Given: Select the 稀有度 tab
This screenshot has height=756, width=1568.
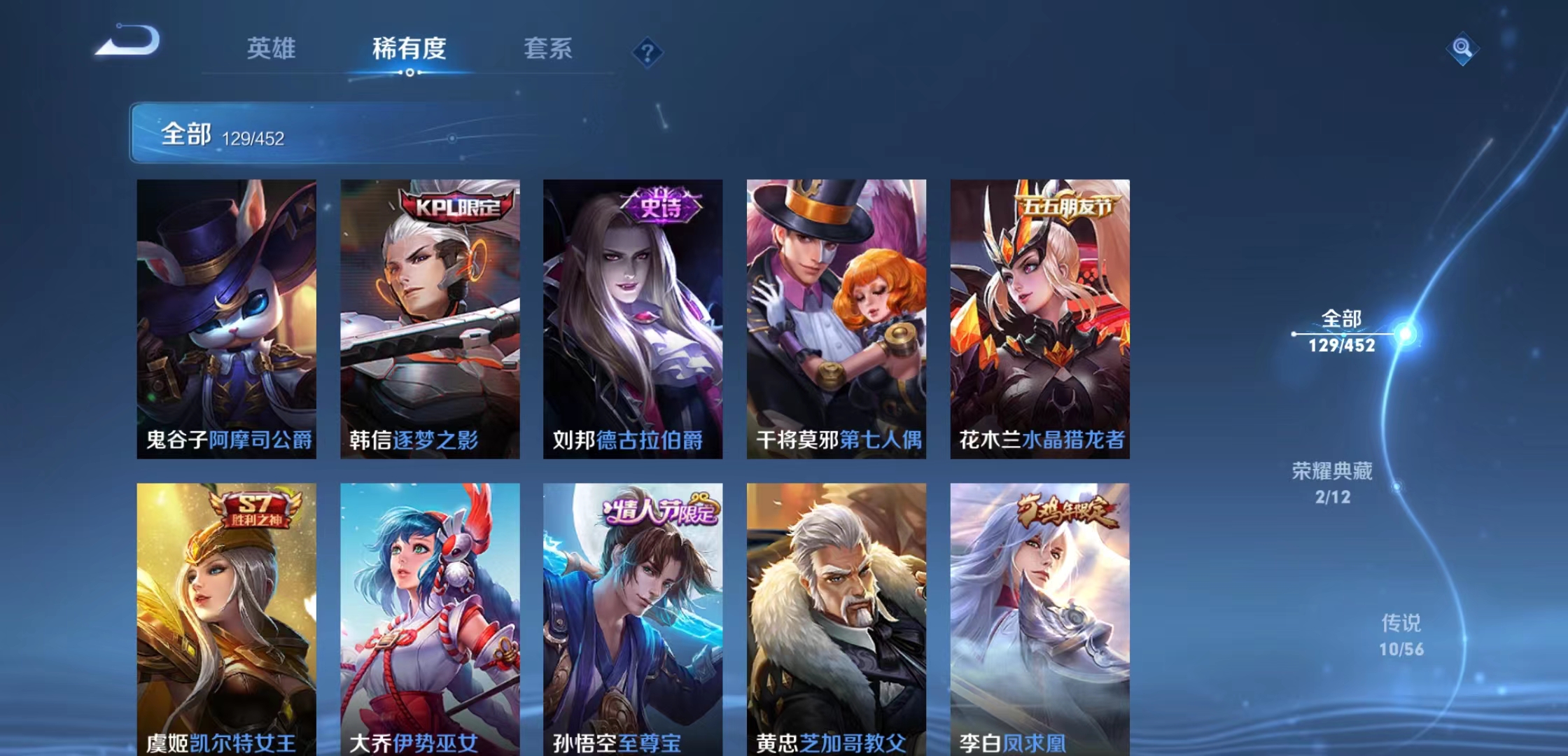Looking at the screenshot, I should click(x=409, y=49).
